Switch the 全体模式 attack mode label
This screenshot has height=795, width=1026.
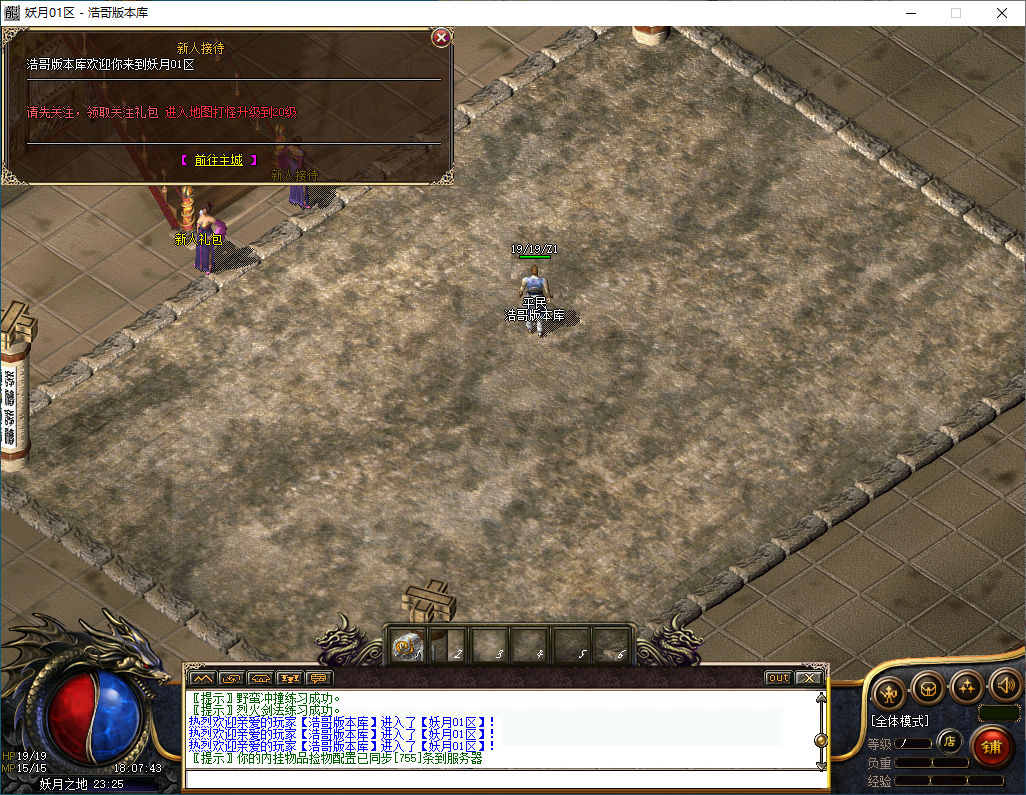coord(900,721)
